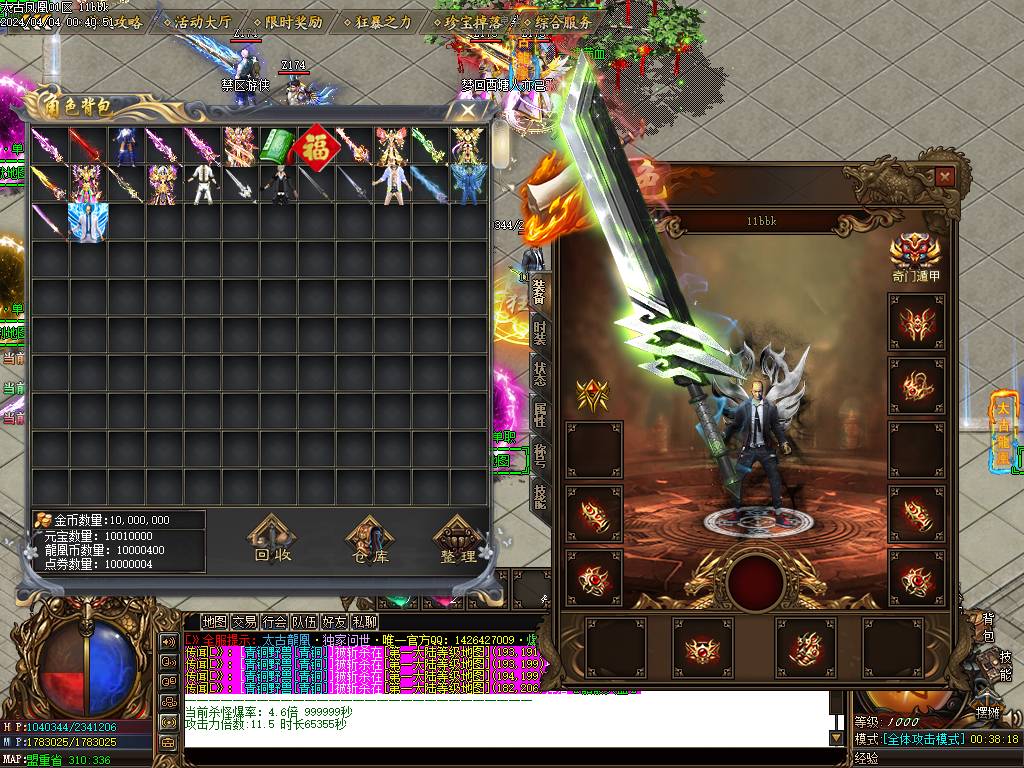This screenshot has width=1024, height=768.
Task: Open the 地图 map chat button
Action: (214, 622)
